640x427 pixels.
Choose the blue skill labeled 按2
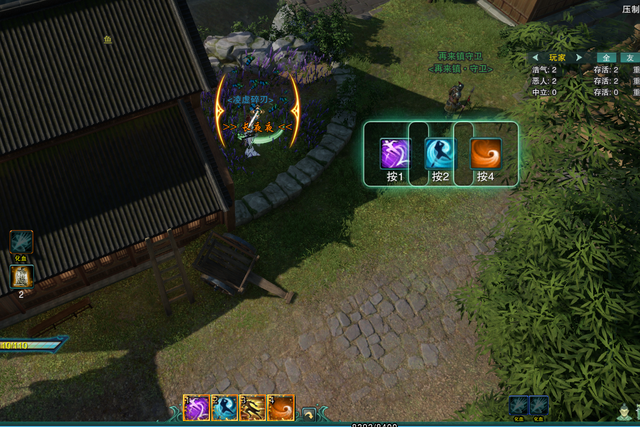click(439, 153)
